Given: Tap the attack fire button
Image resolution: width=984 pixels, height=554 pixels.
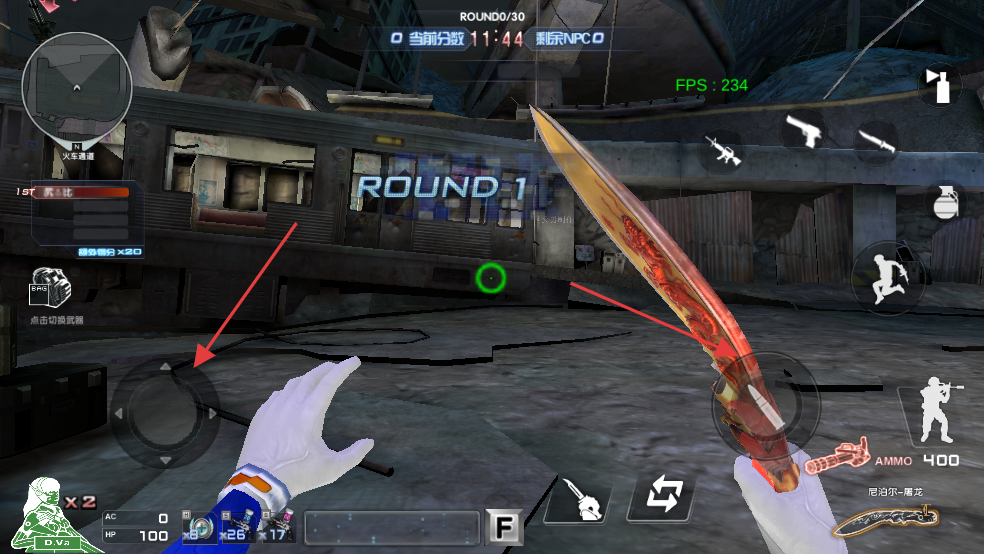Looking at the screenshot, I should pos(765,404).
